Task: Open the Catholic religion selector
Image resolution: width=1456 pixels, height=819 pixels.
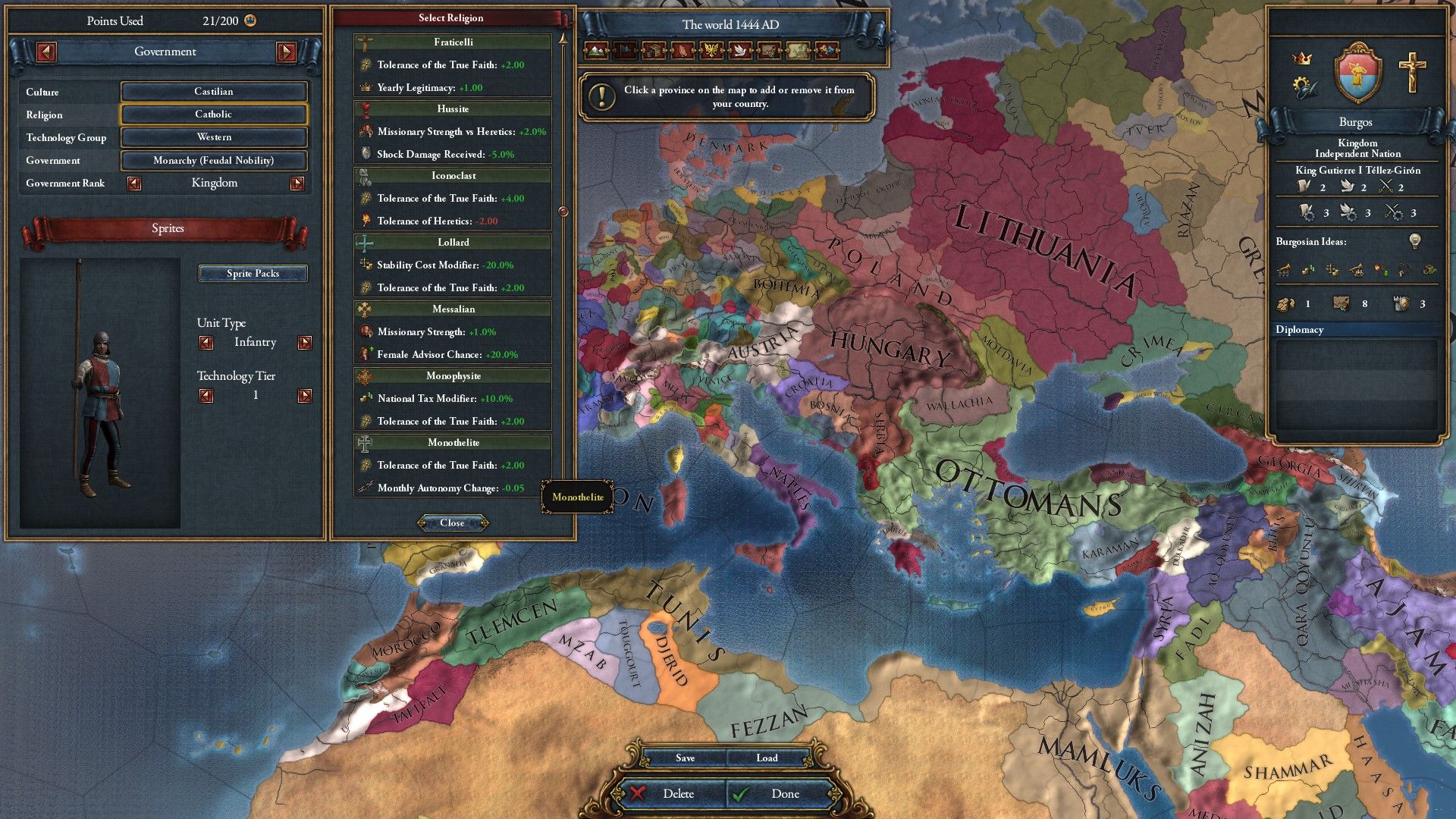Action: point(213,115)
